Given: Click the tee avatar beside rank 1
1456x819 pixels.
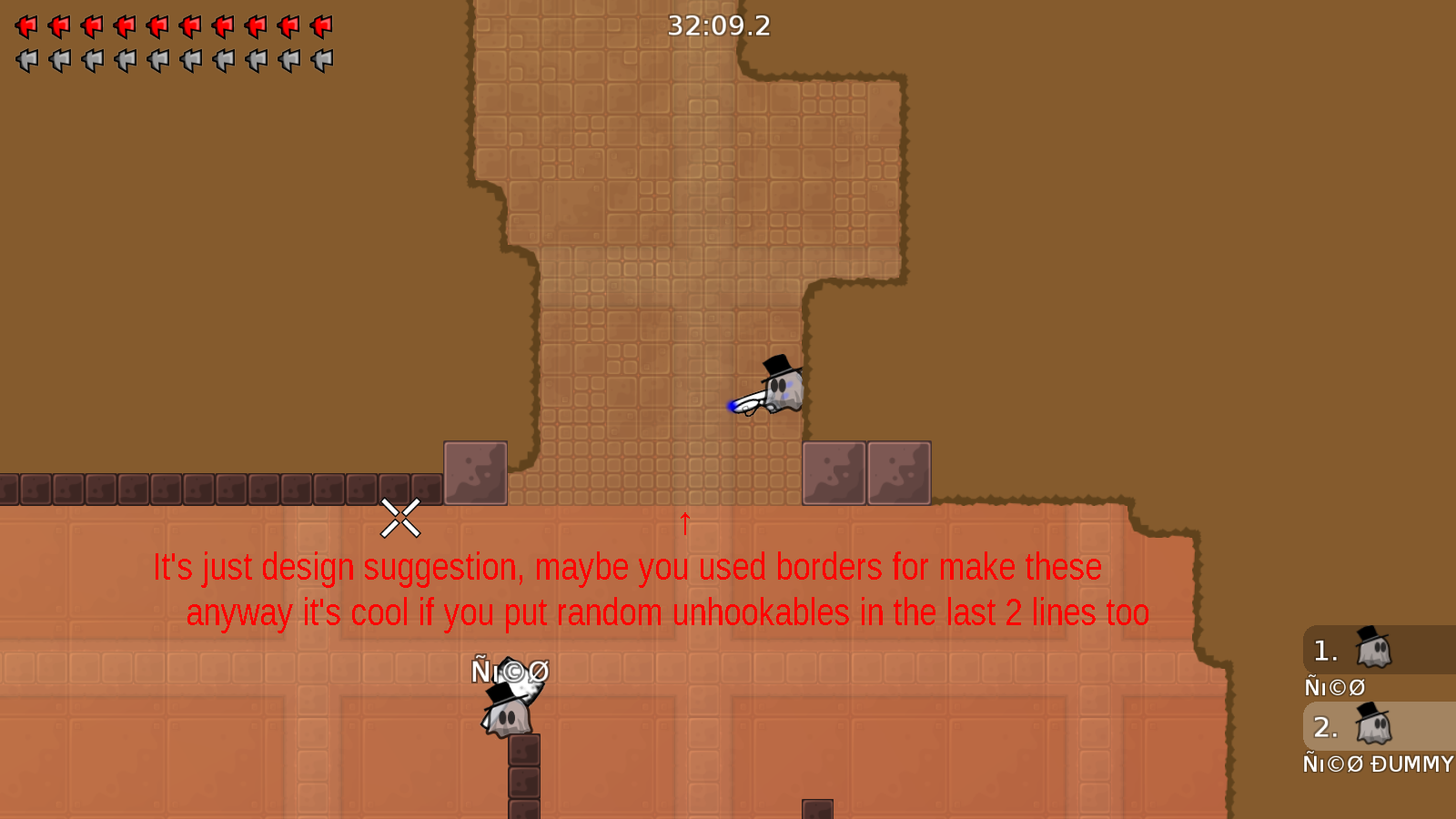Looking at the screenshot, I should point(1374,650).
